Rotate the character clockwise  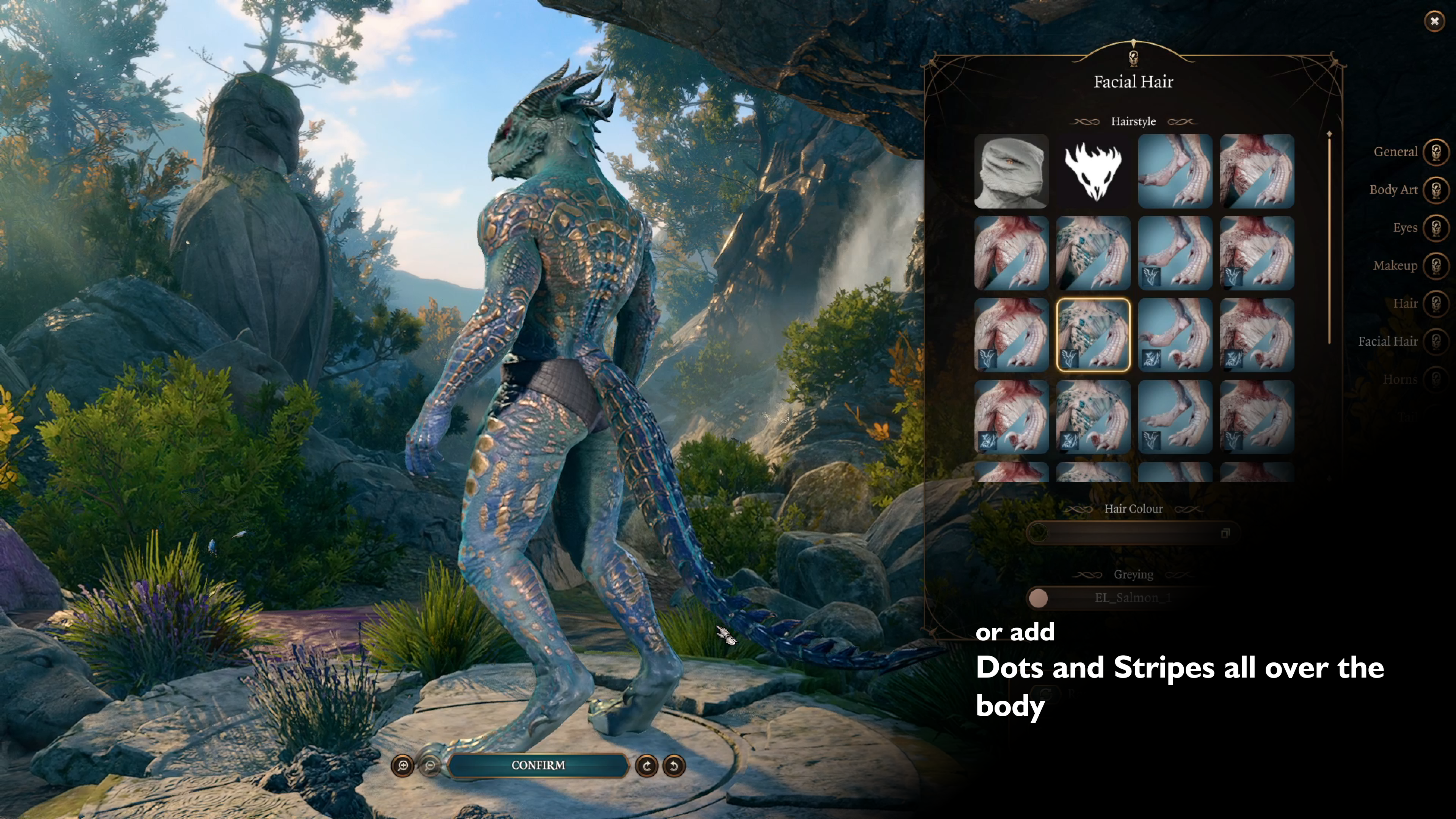pos(646,766)
